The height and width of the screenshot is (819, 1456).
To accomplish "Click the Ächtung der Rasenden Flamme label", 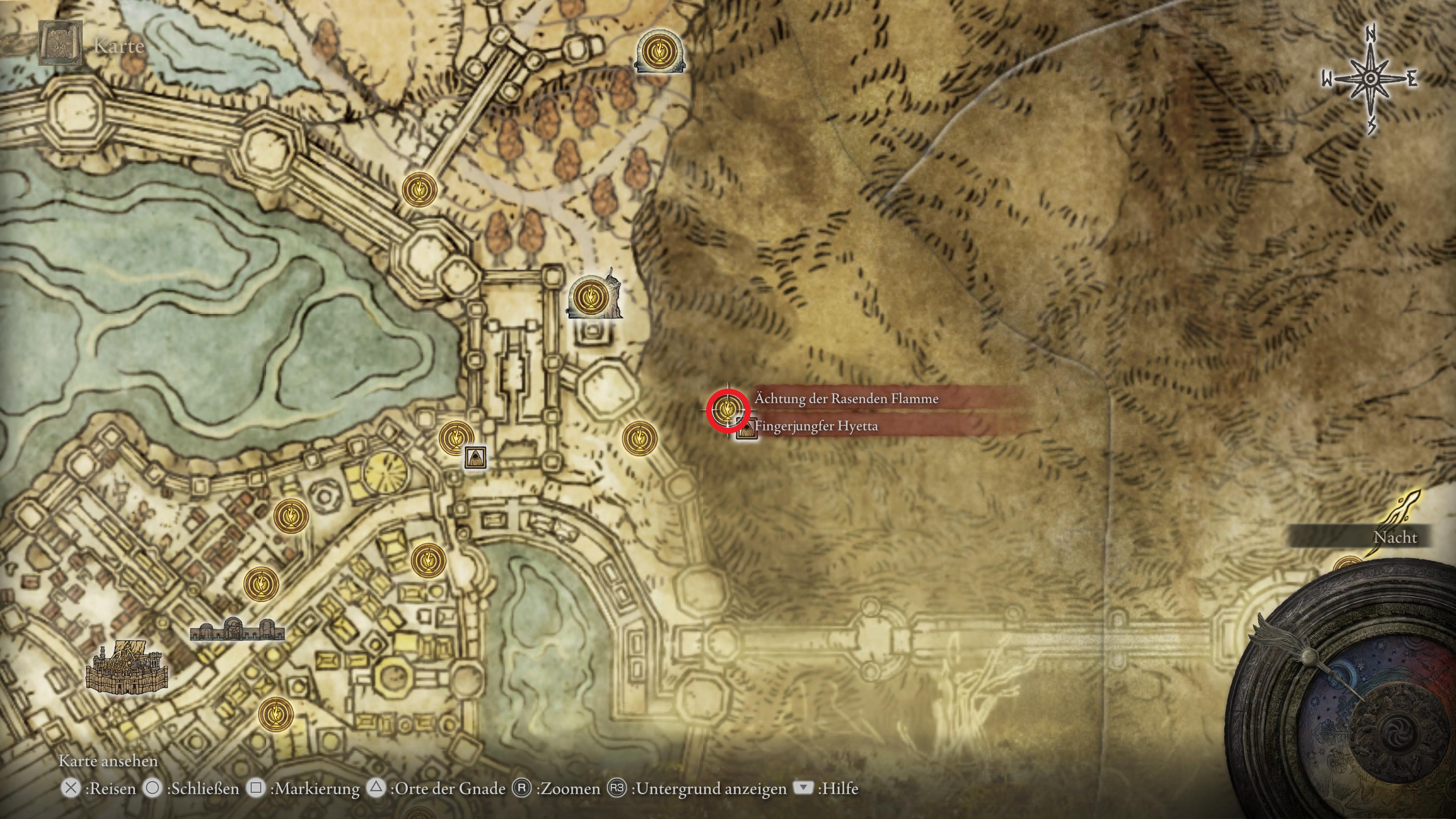I will (x=846, y=399).
